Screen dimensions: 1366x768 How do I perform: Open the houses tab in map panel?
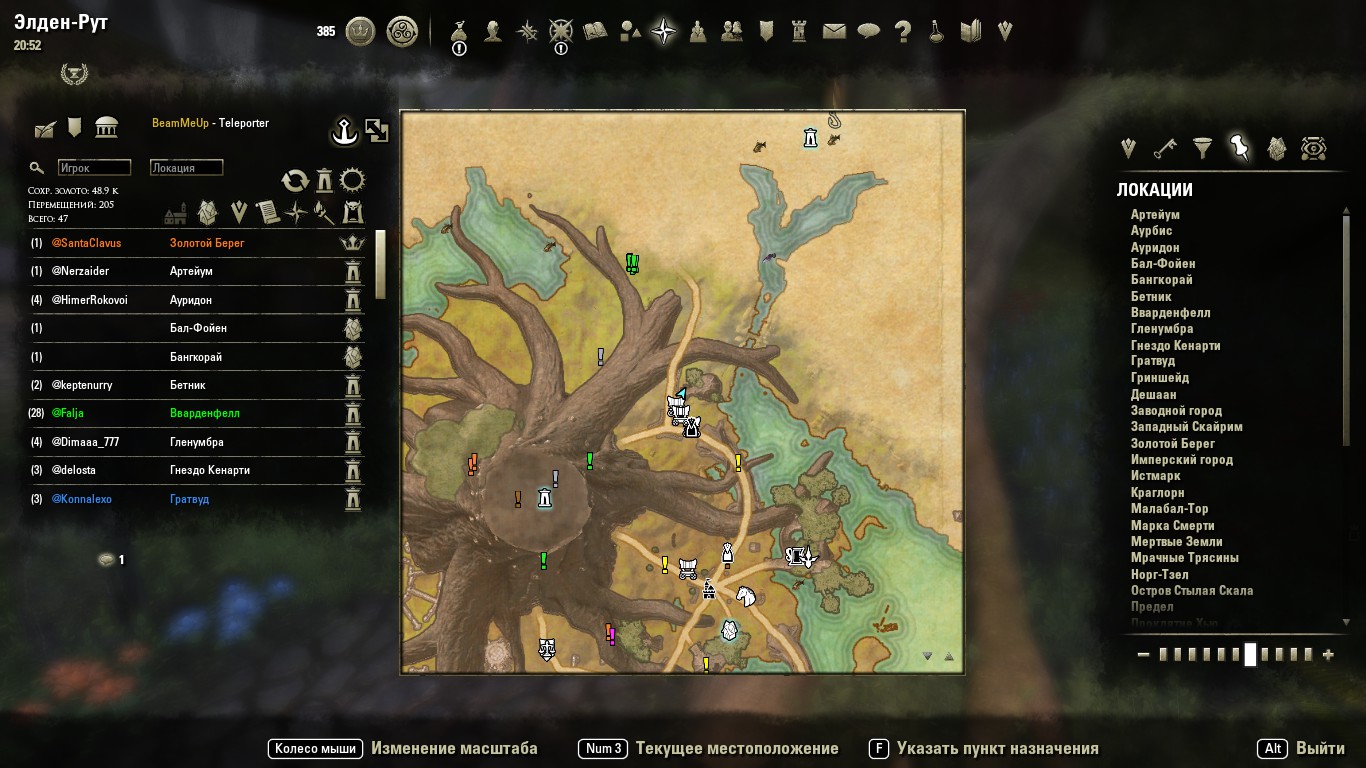[x=1276, y=149]
